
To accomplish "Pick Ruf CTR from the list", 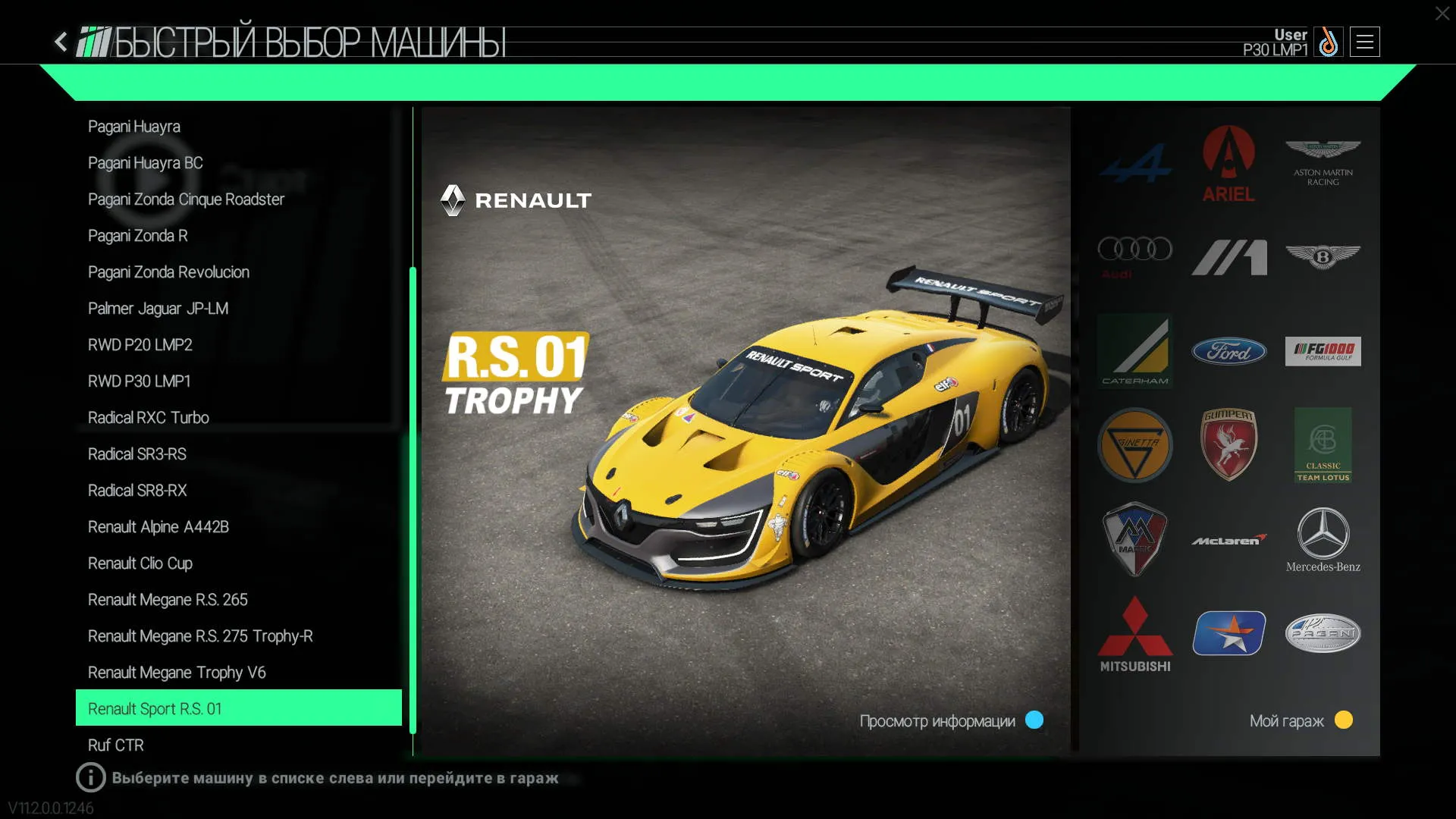I will point(116,745).
